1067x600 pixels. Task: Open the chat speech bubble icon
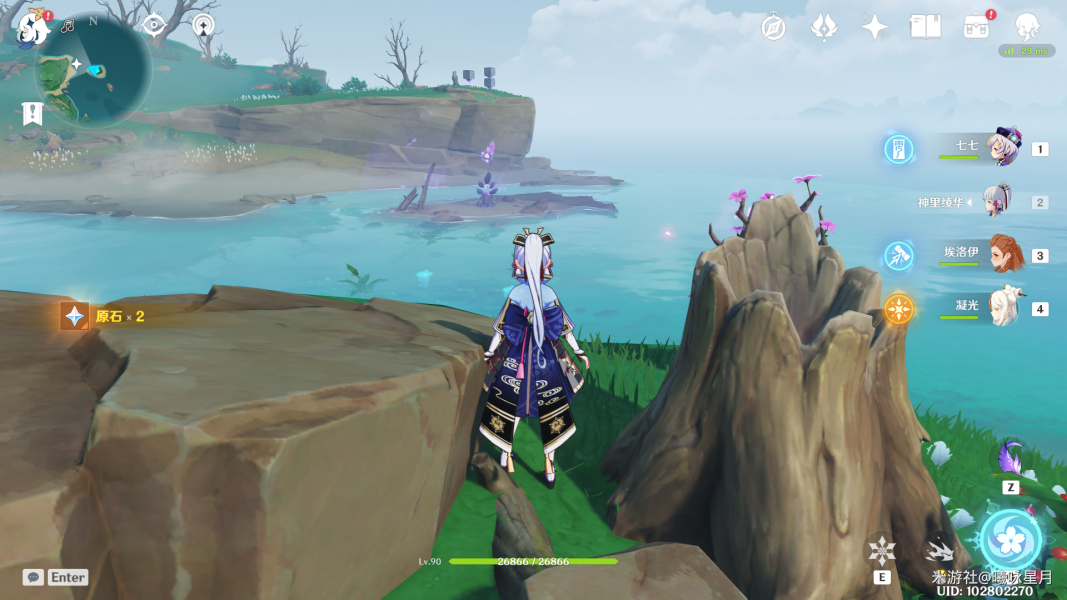click(x=33, y=577)
